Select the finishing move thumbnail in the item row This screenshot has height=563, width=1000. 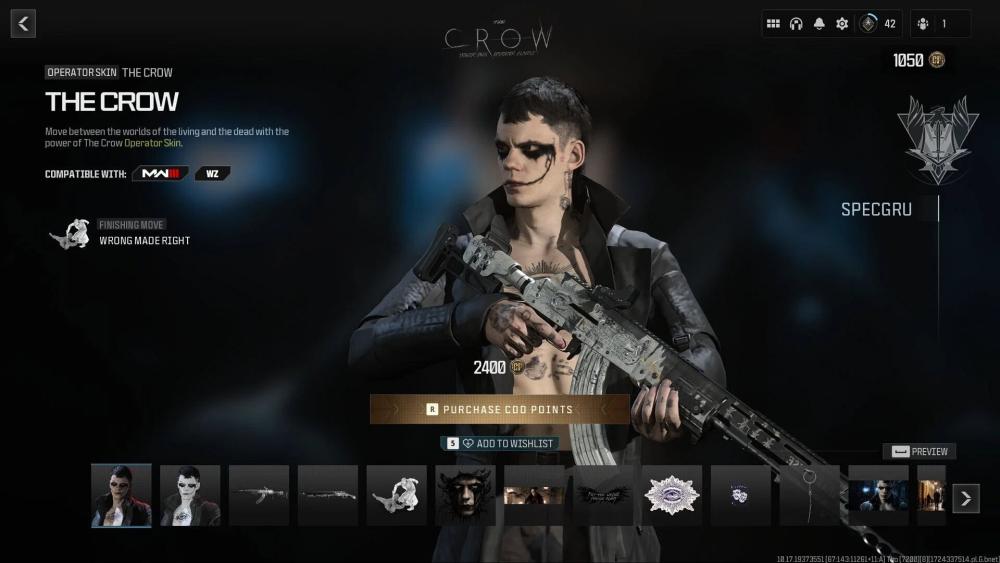click(397, 495)
